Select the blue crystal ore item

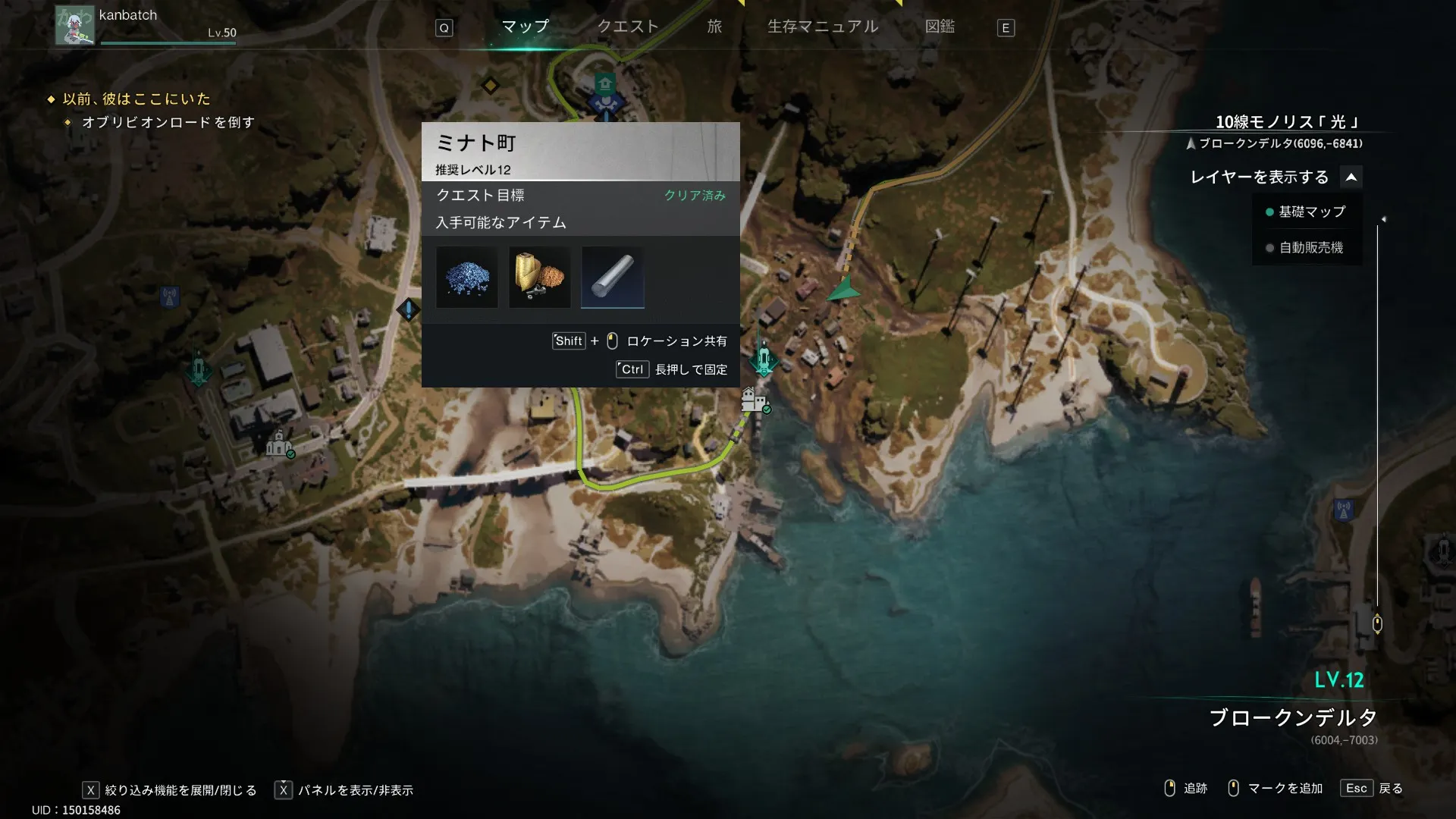click(x=467, y=278)
